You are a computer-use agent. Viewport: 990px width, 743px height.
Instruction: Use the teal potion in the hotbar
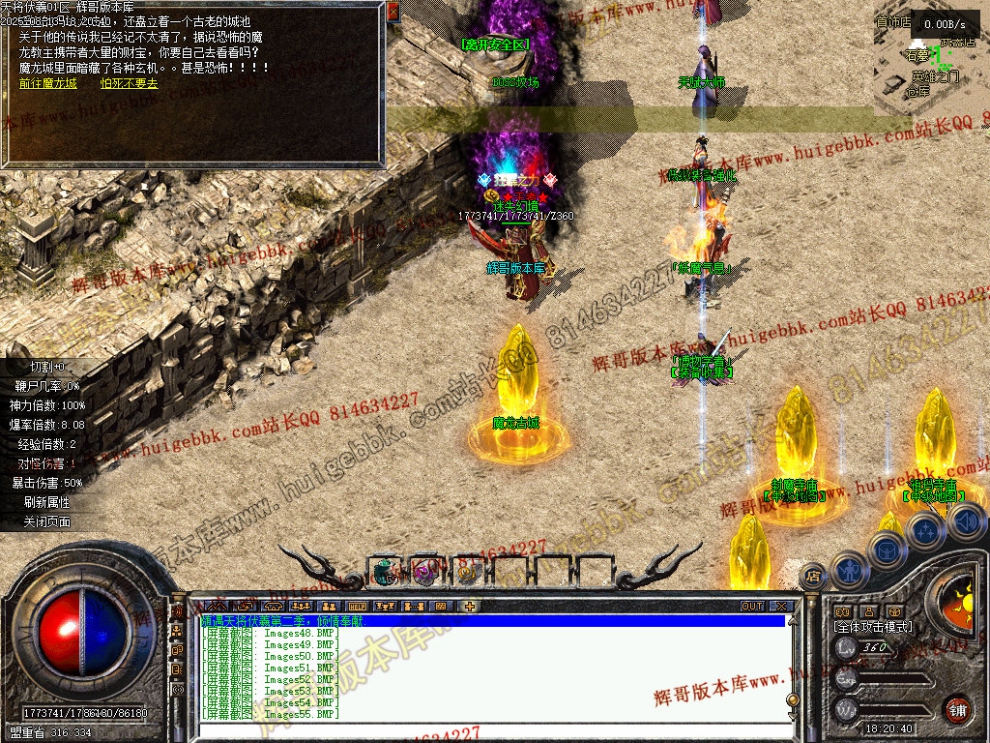click(x=387, y=572)
